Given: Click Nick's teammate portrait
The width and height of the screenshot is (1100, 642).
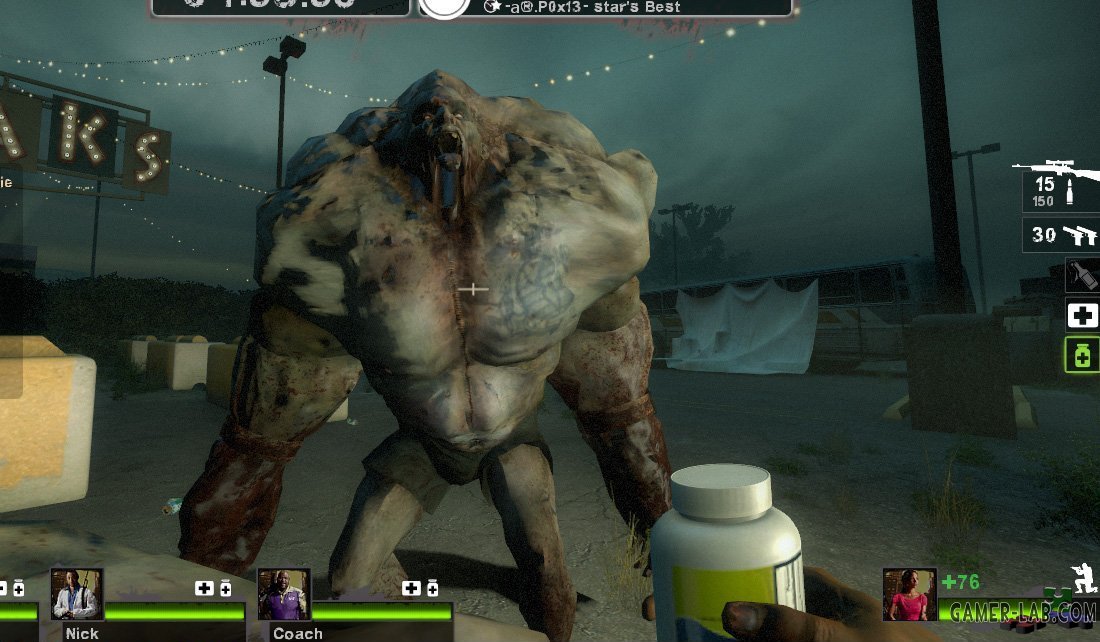Looking at the screenshot, I should pyautogui.click(x=77, y=595).
